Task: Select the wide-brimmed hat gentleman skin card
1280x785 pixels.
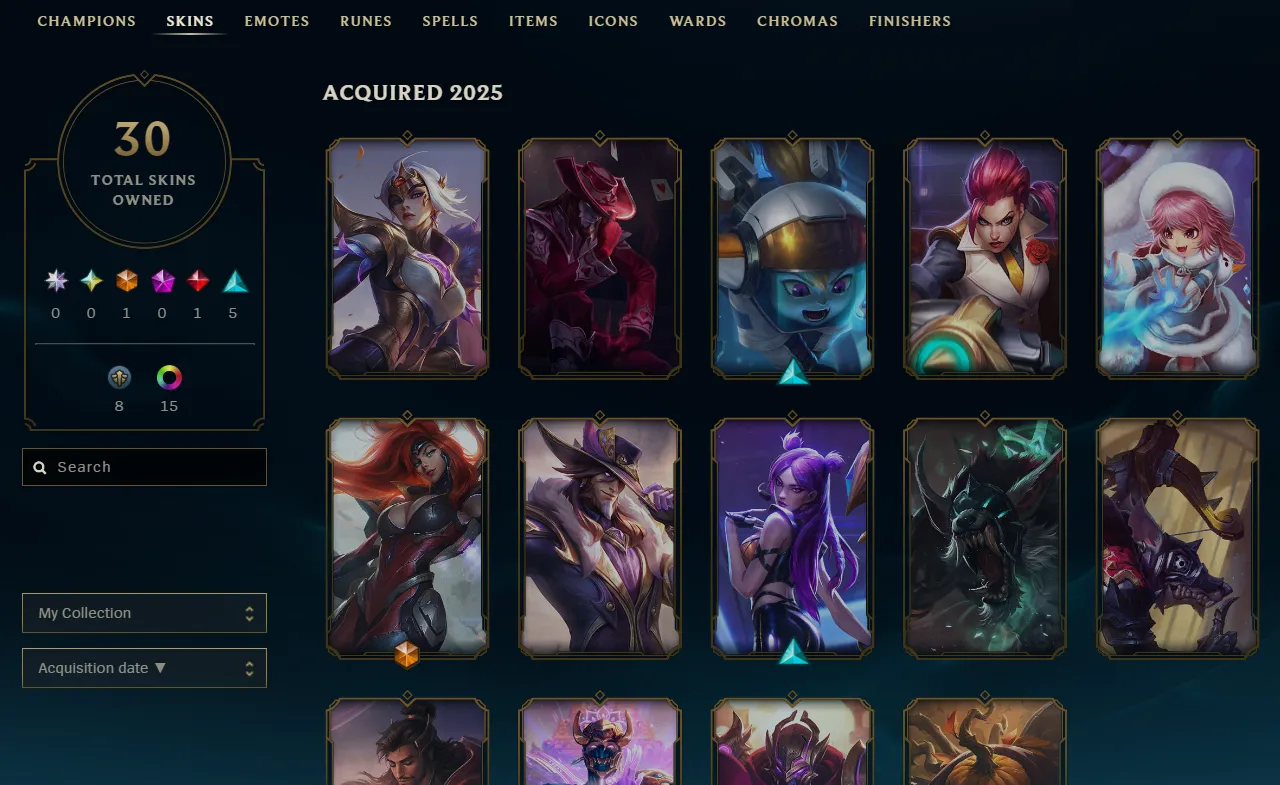Action: pos(600,538)
